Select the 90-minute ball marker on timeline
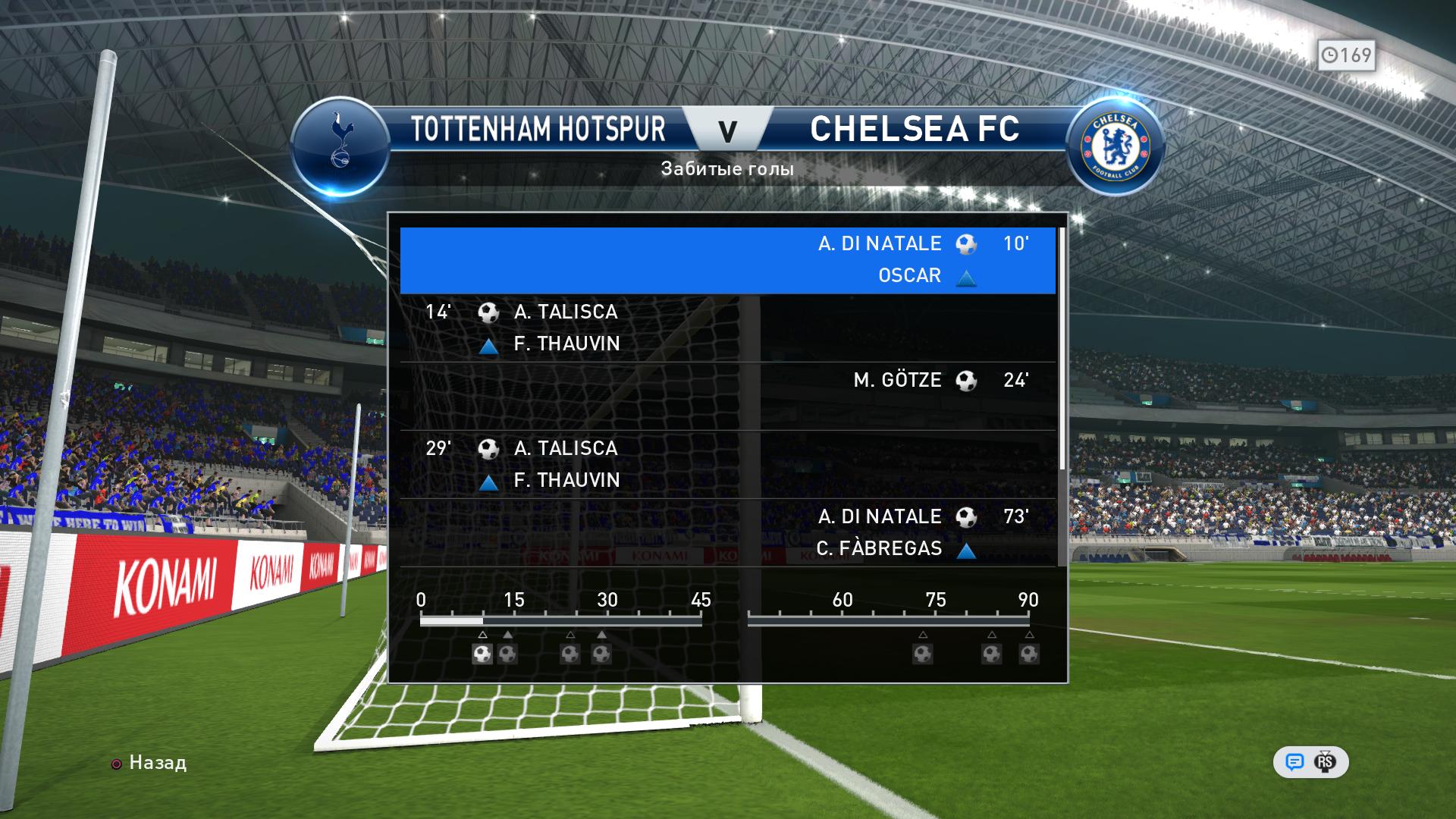The image size is (1456, 819). pos(1029,654)
